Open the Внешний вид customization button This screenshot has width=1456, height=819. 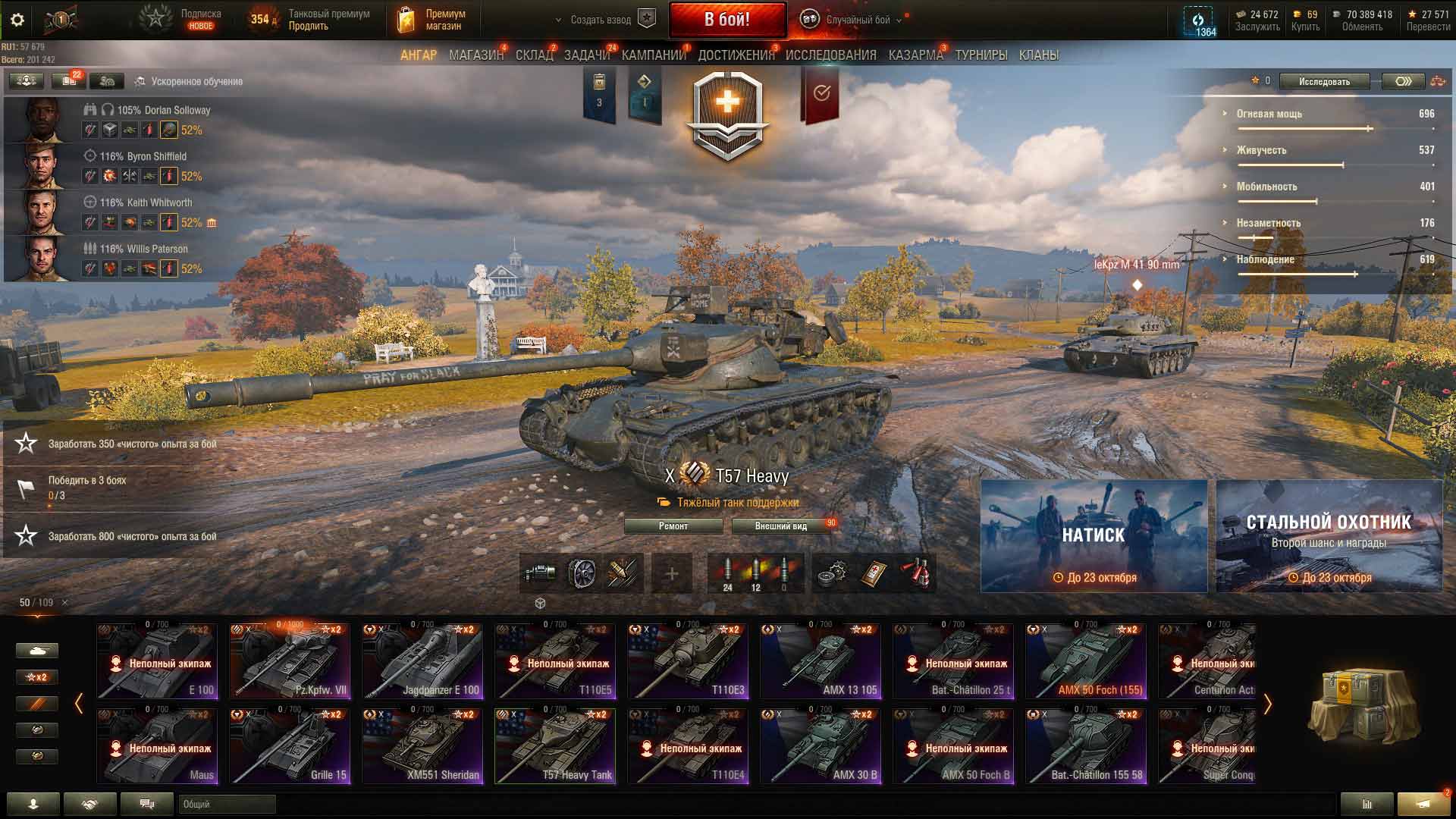780,526
